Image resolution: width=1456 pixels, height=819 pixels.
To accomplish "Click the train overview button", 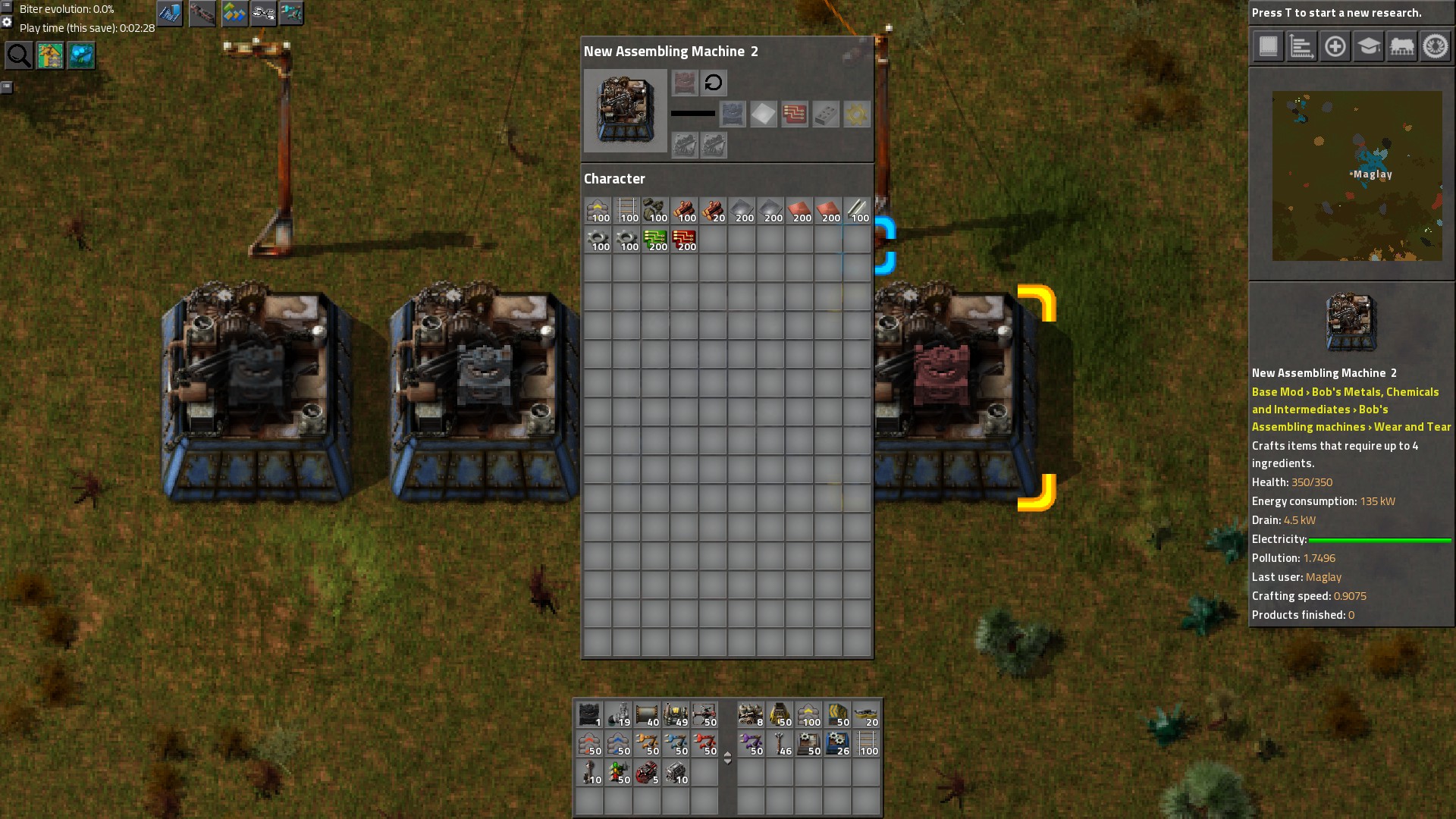I will pyautogui.click(x=1401, y=46).
